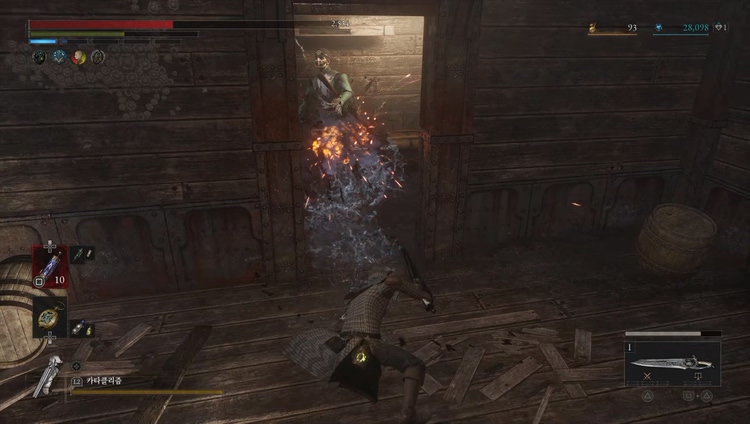The width and height of the screenshot is (750, 424).
Task: Select the golden pendant item slot
Action: (x=49, y=317)
